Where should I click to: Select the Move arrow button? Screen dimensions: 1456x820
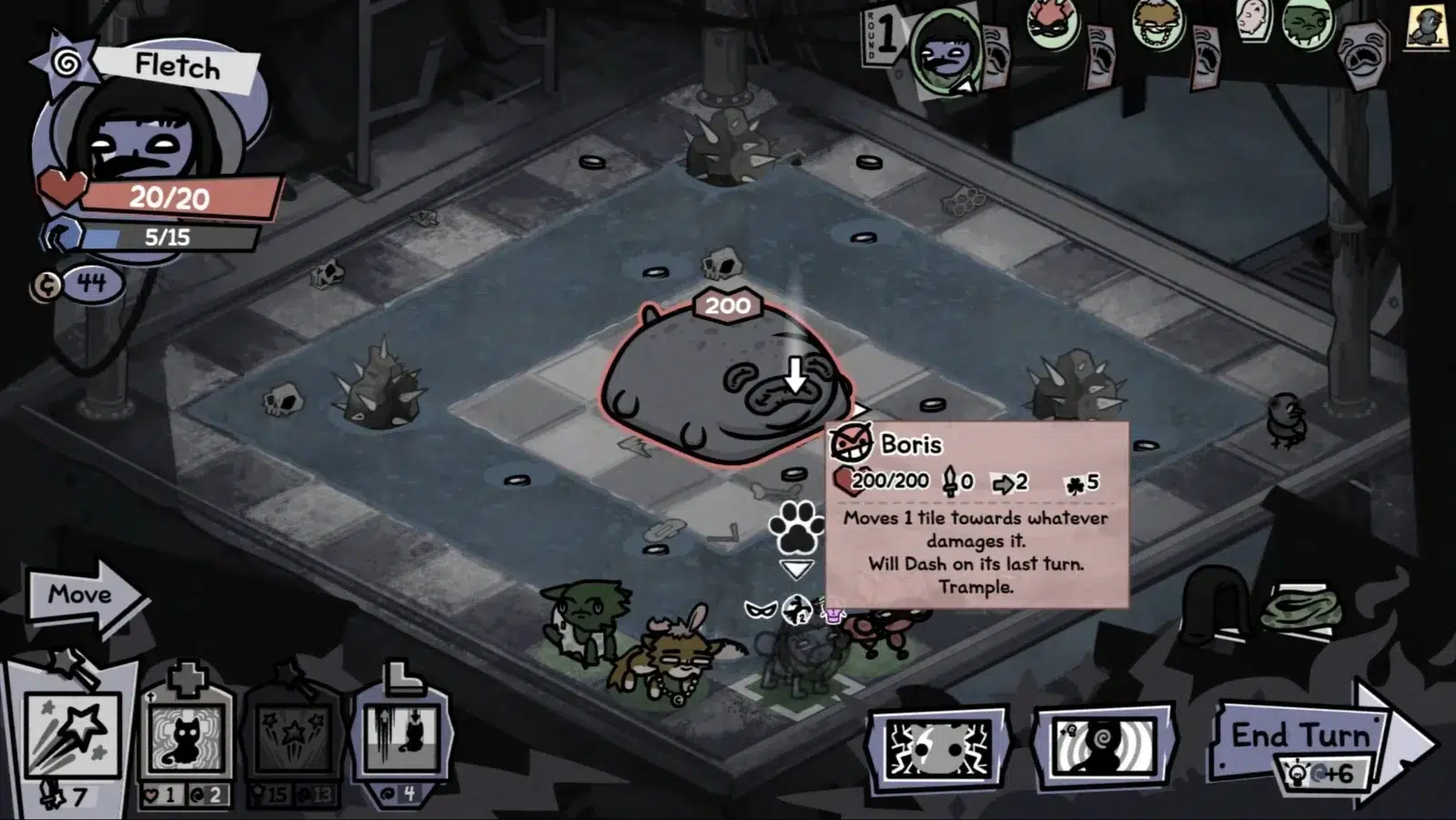point(84,597)
